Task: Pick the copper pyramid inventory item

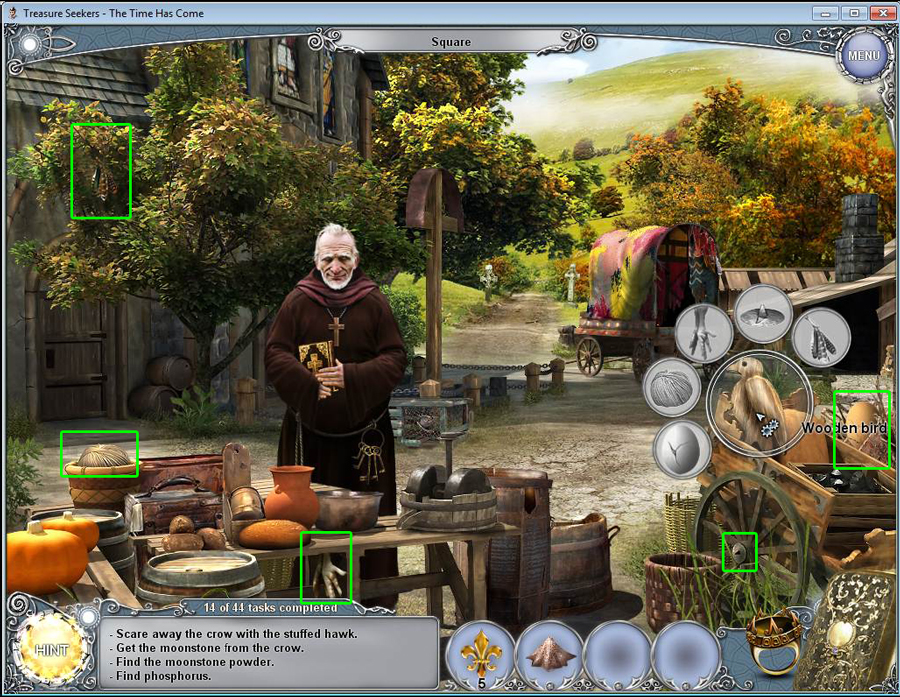Action: coord(549,655)
